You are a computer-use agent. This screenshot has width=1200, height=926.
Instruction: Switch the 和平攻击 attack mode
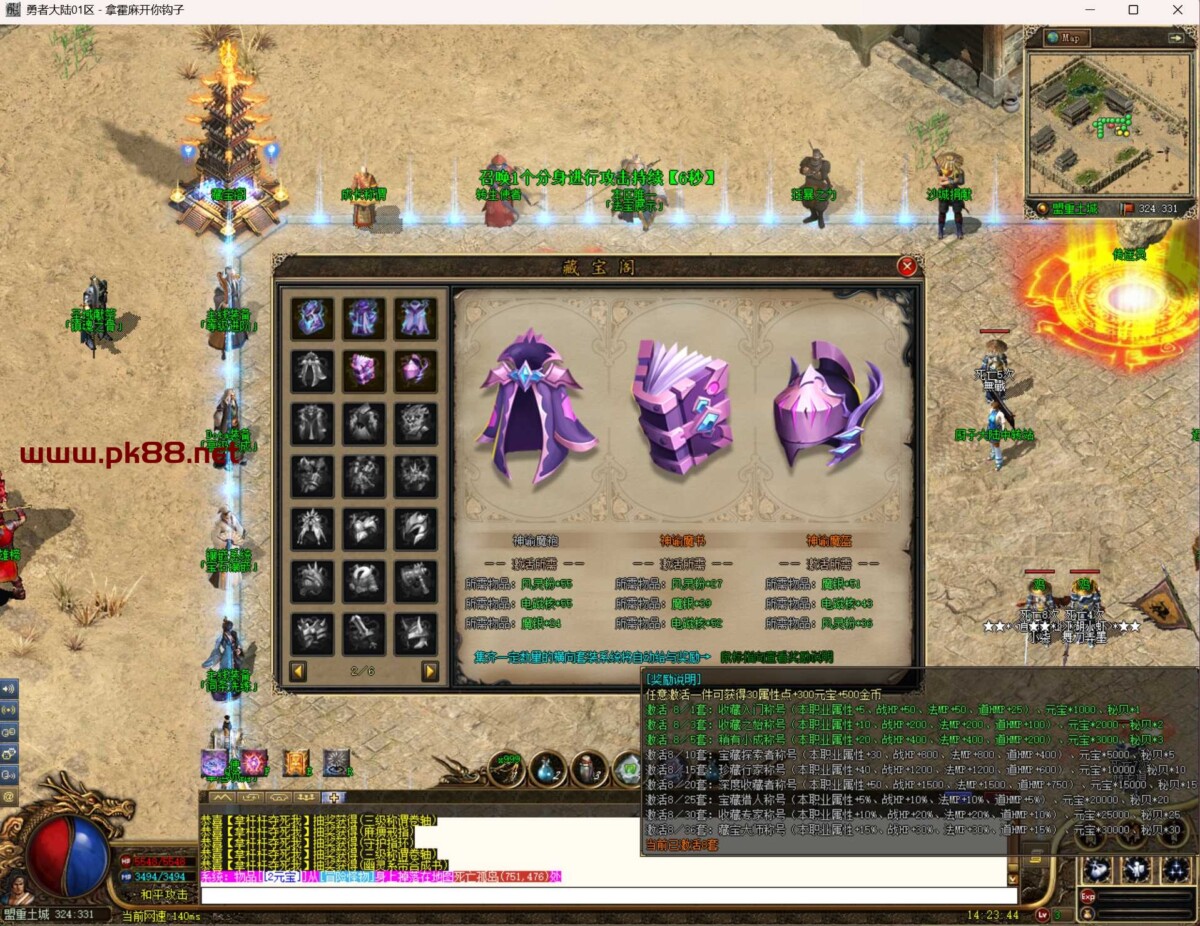(164, 894)
